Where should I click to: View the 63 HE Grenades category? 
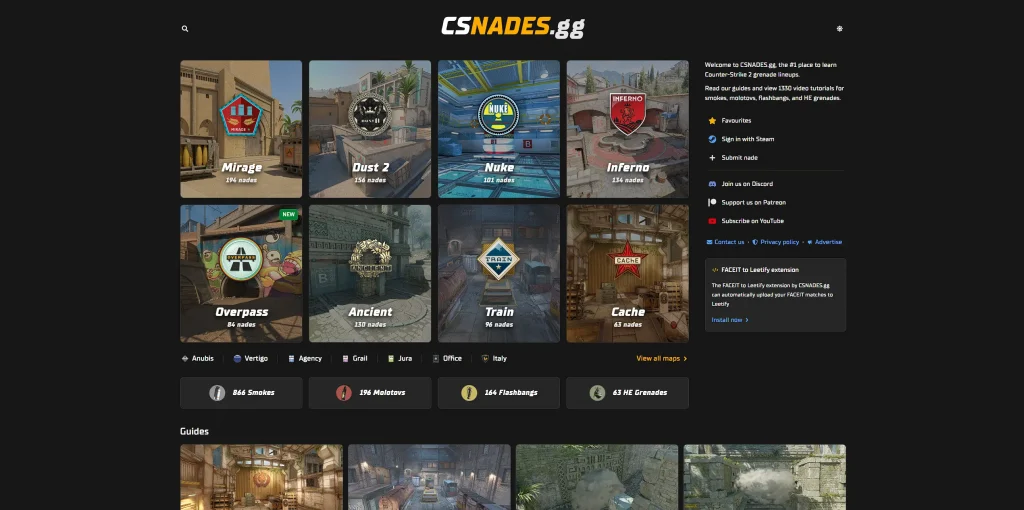[x=627, y=393]
